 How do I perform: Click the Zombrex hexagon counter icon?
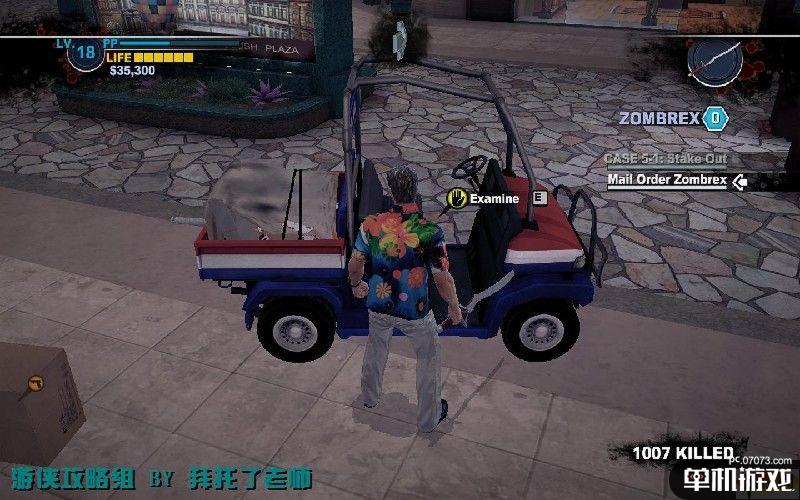click(x=714, y=118)
